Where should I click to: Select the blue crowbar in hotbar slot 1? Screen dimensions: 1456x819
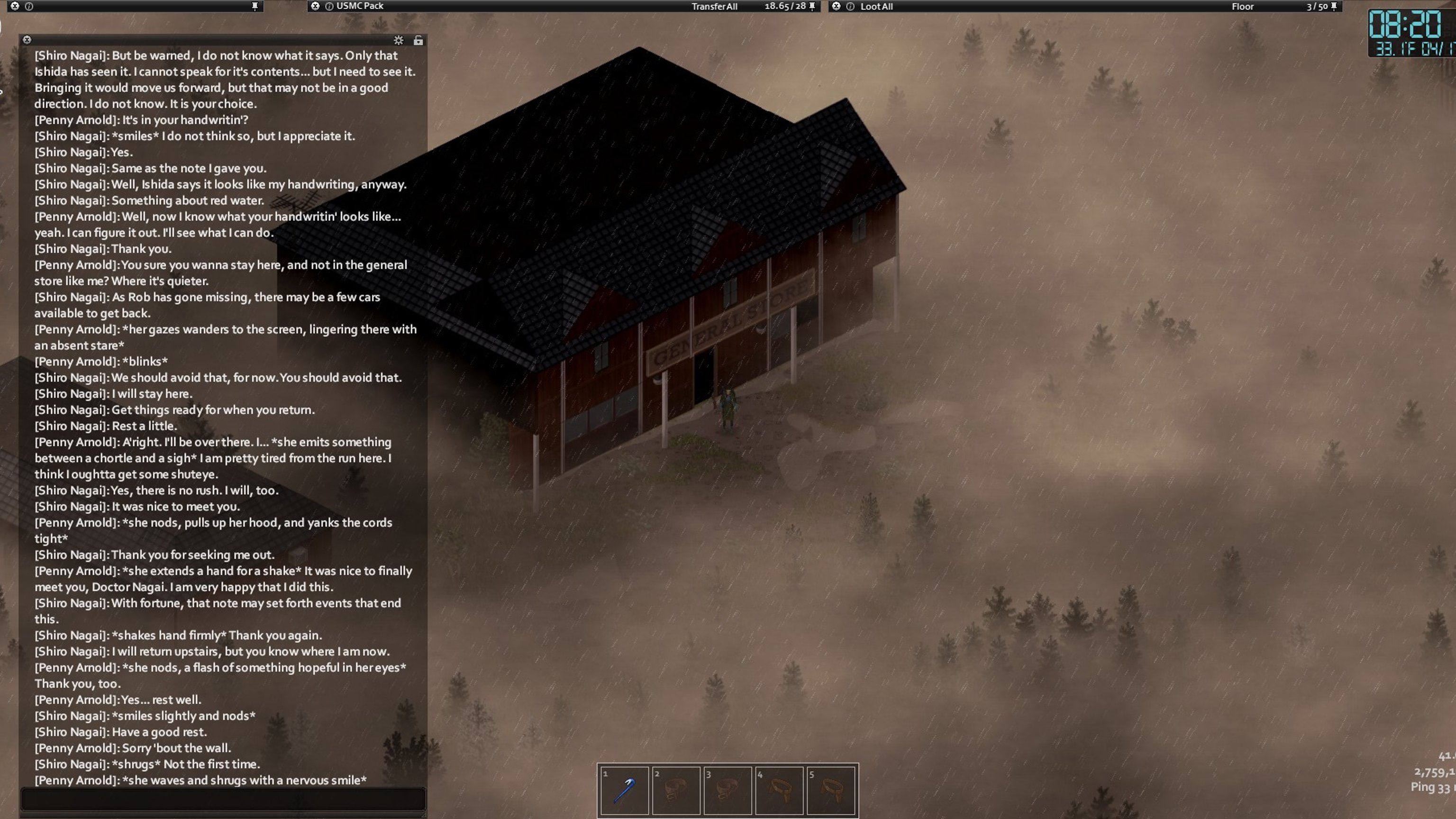(624, 790)
